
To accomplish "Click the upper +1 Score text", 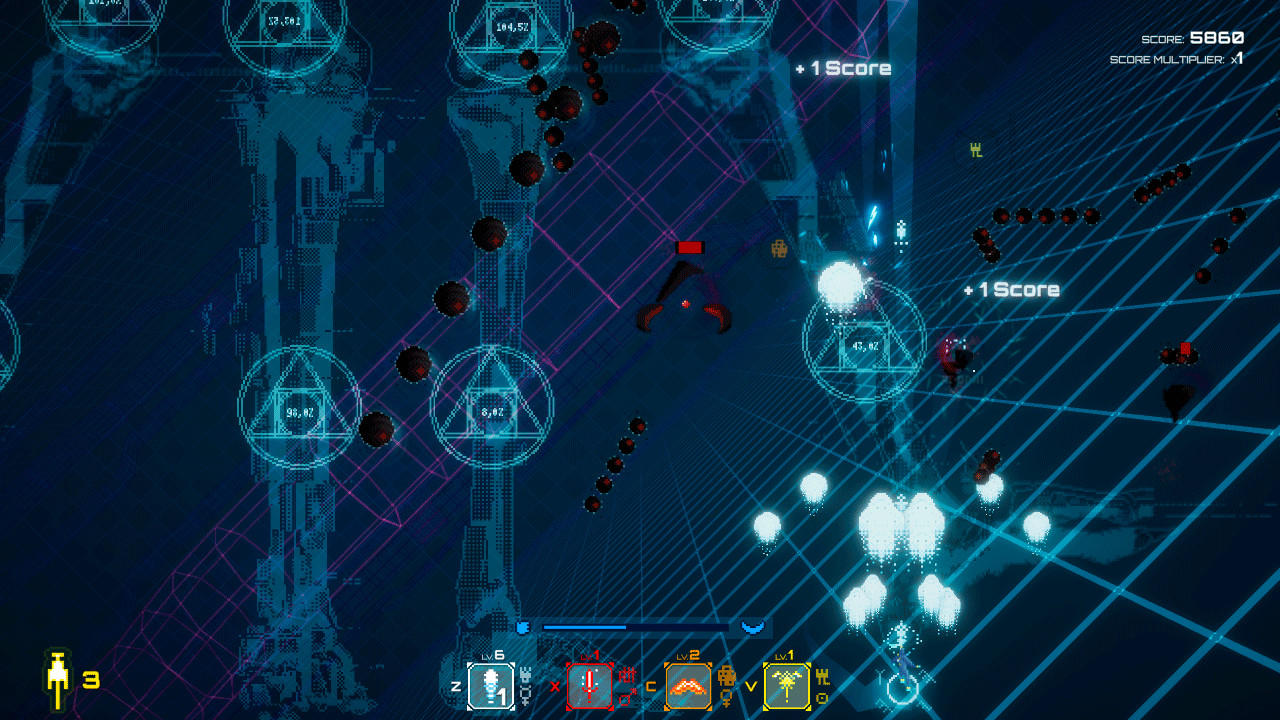I will 845,68.
